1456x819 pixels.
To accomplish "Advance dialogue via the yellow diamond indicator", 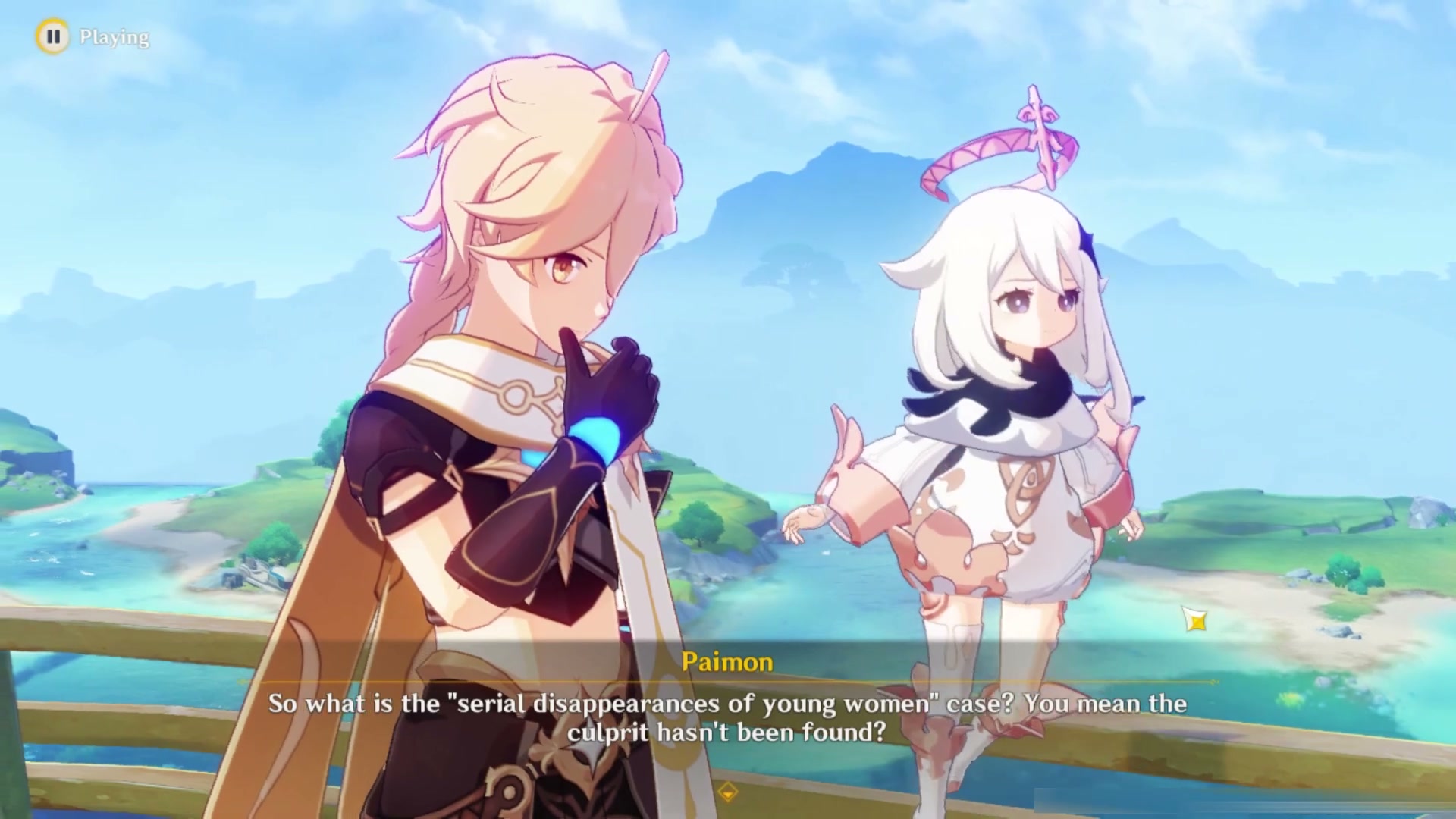I will click(x=727, y=792).
